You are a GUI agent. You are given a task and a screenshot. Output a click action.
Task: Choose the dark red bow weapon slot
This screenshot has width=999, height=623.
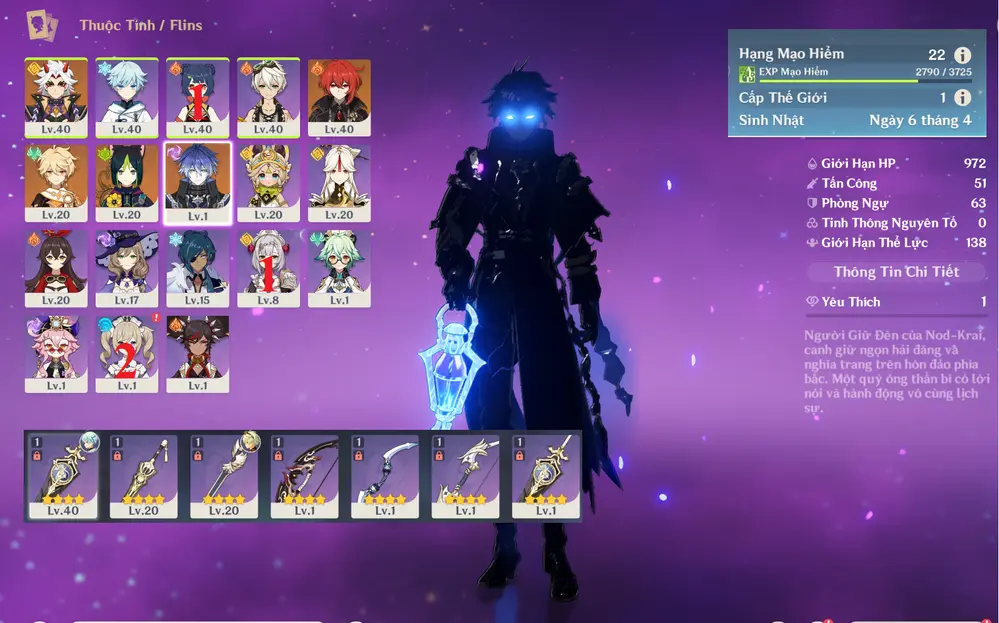coord(305,475)
